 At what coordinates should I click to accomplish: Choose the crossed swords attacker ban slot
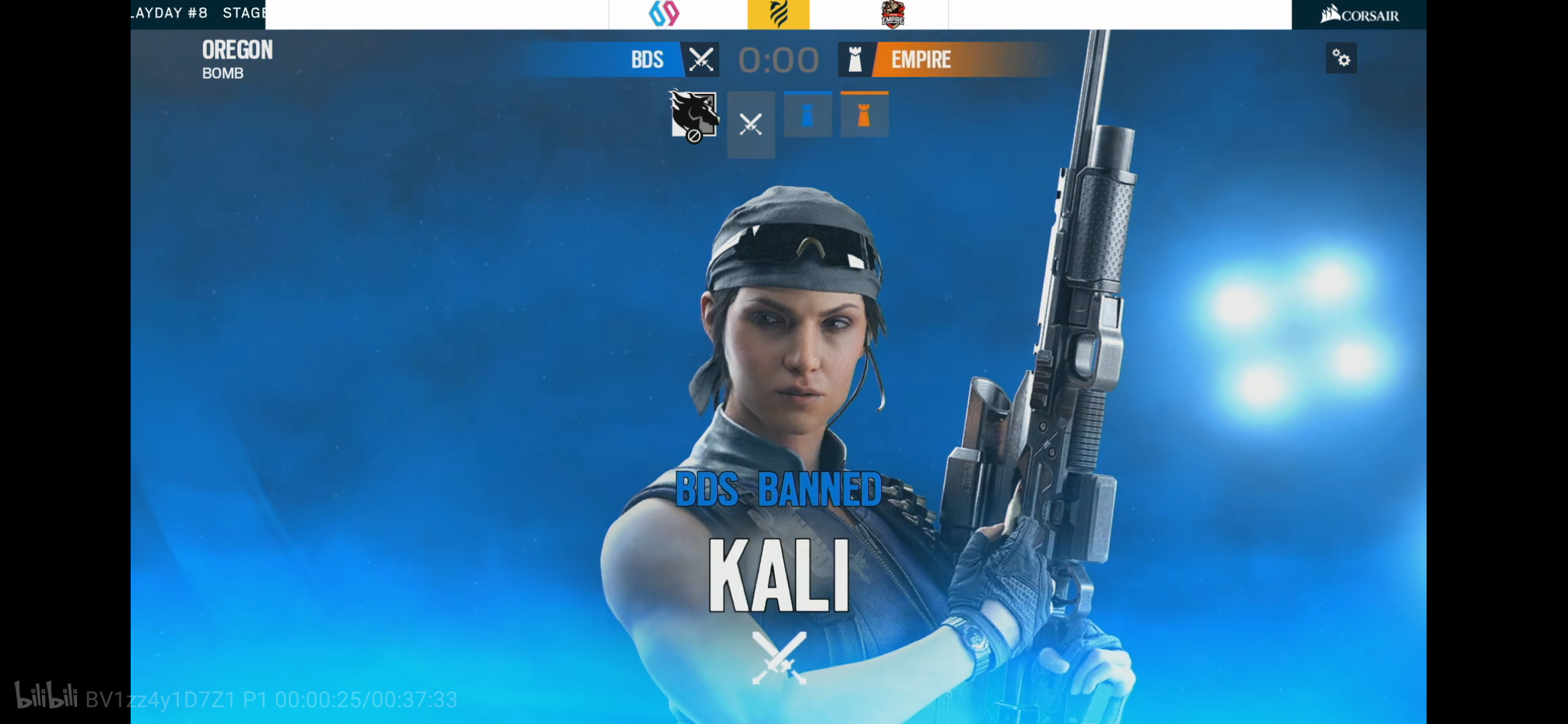(751, 125)
